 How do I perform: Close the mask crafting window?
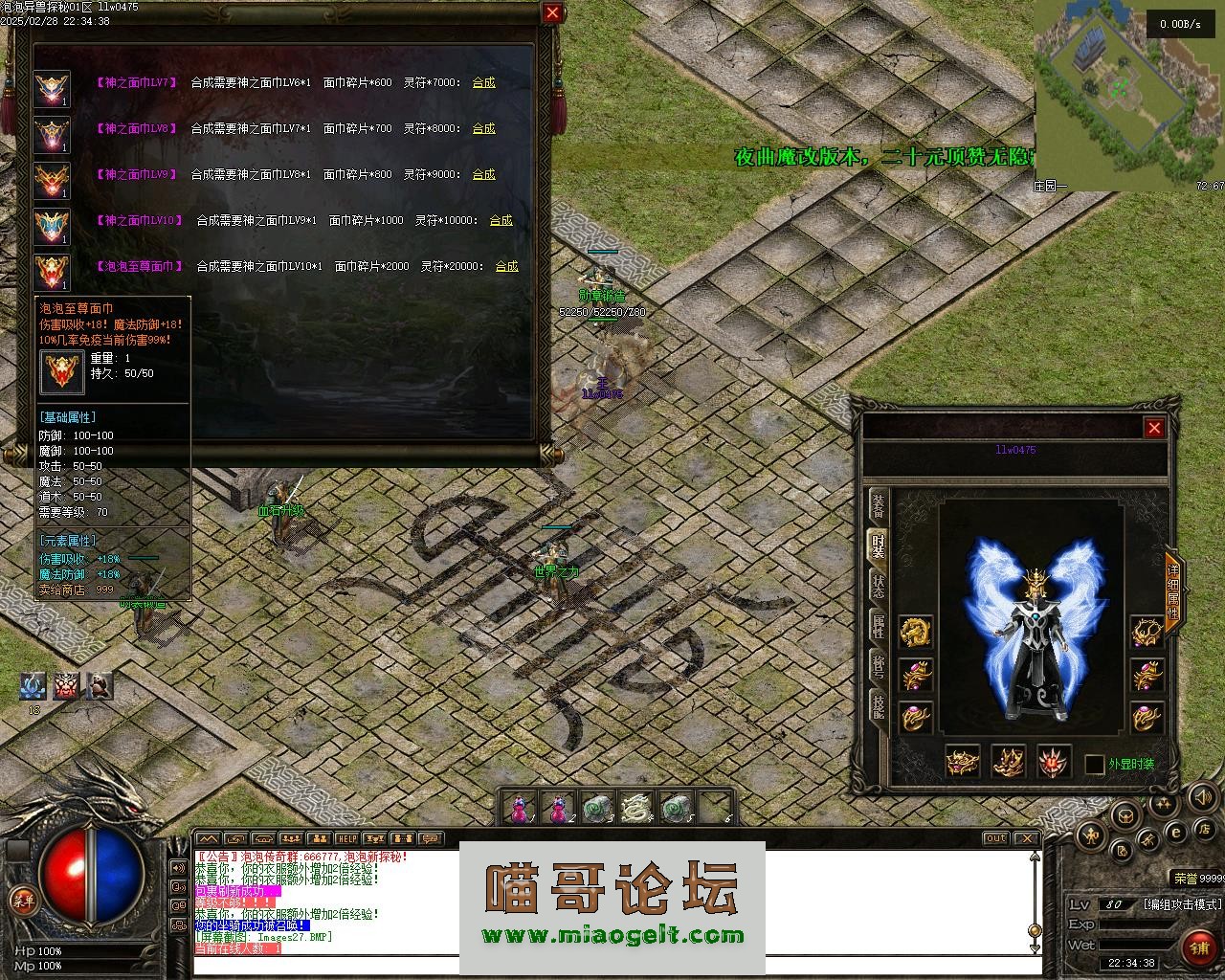[x=552, y=12]
